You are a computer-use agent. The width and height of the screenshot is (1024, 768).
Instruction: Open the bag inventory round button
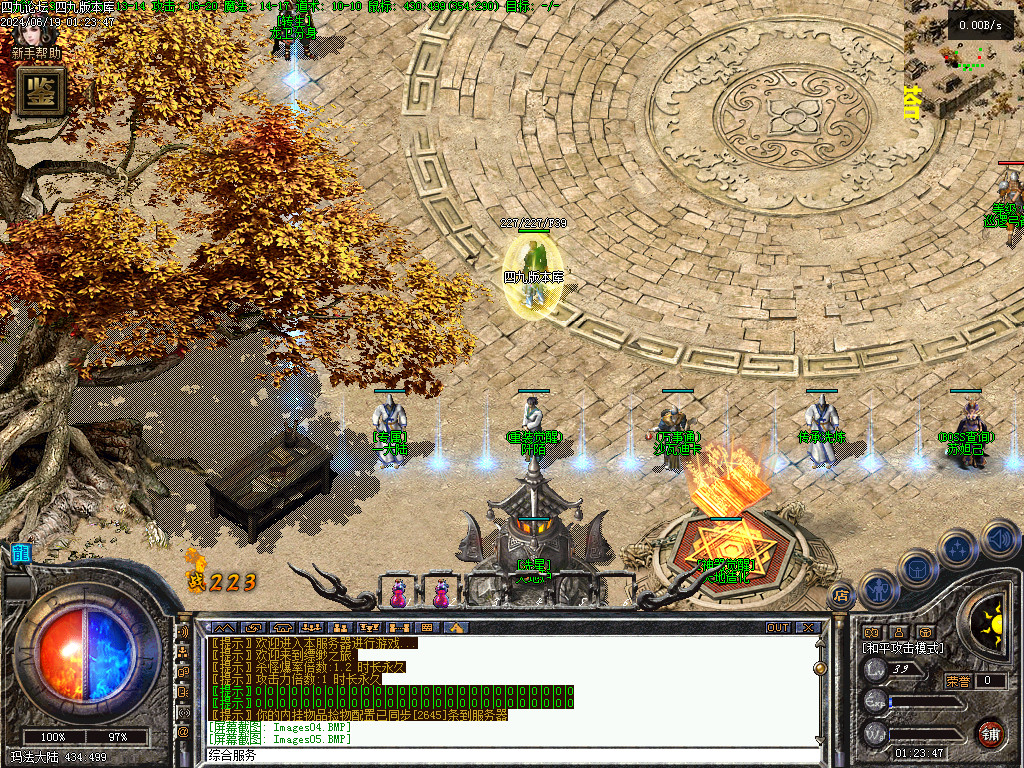[x=917, y=569]
